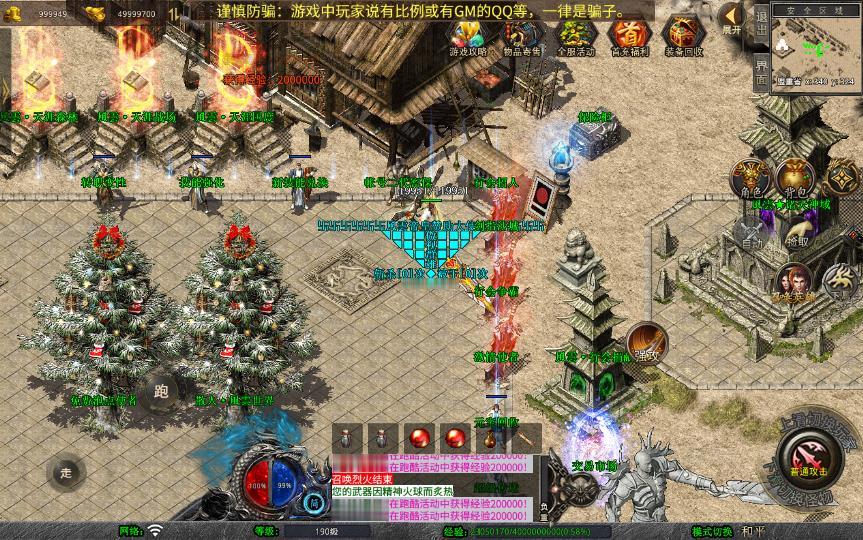Switch movement to 走 walk mode
863x540 pixels.
(66, 471)
